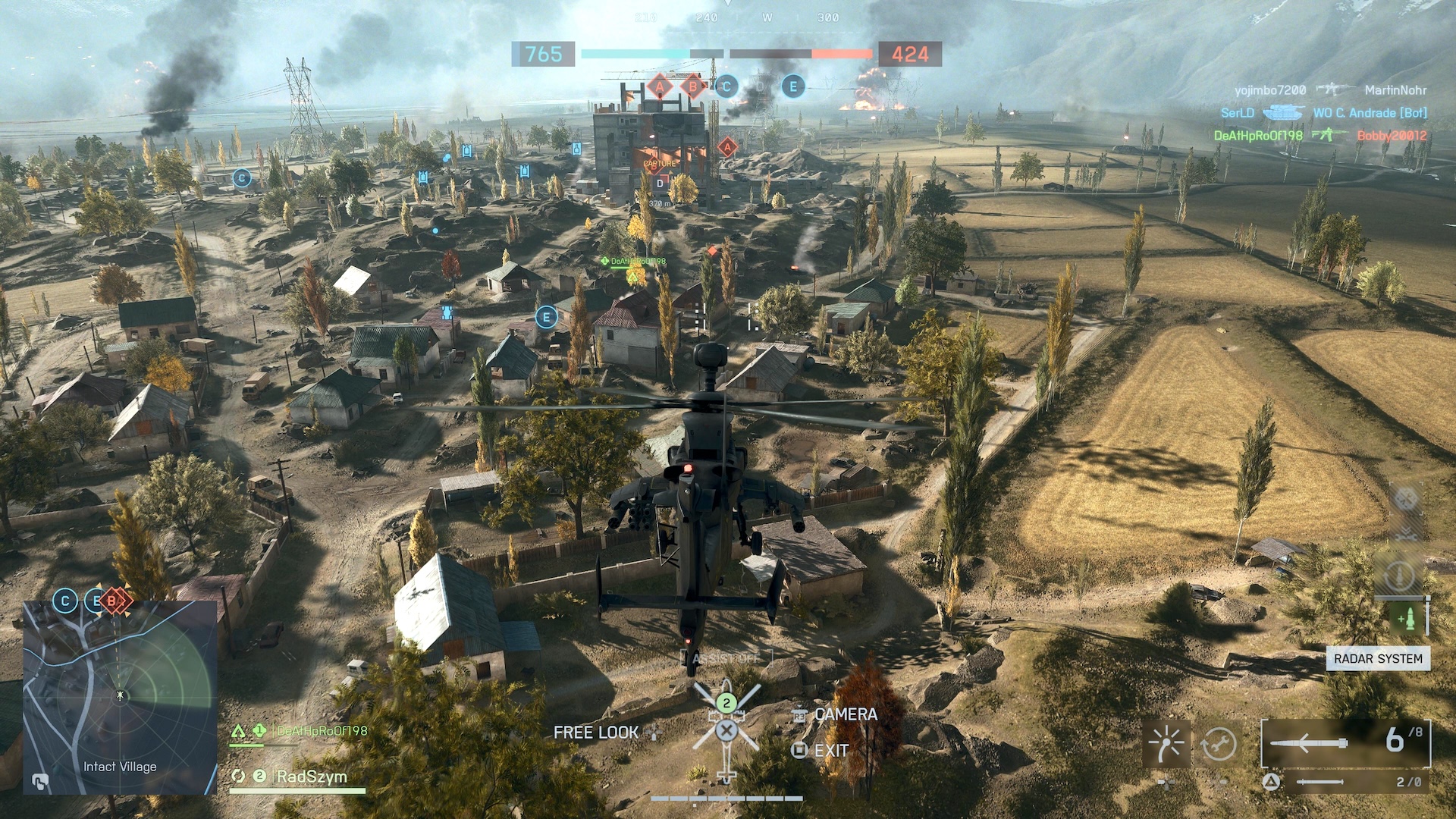Screen dimensions: 1456x819
Task: Select the Bobby20012 kill feed entry
Action: pyautogui.click(x=1392, y=136)
